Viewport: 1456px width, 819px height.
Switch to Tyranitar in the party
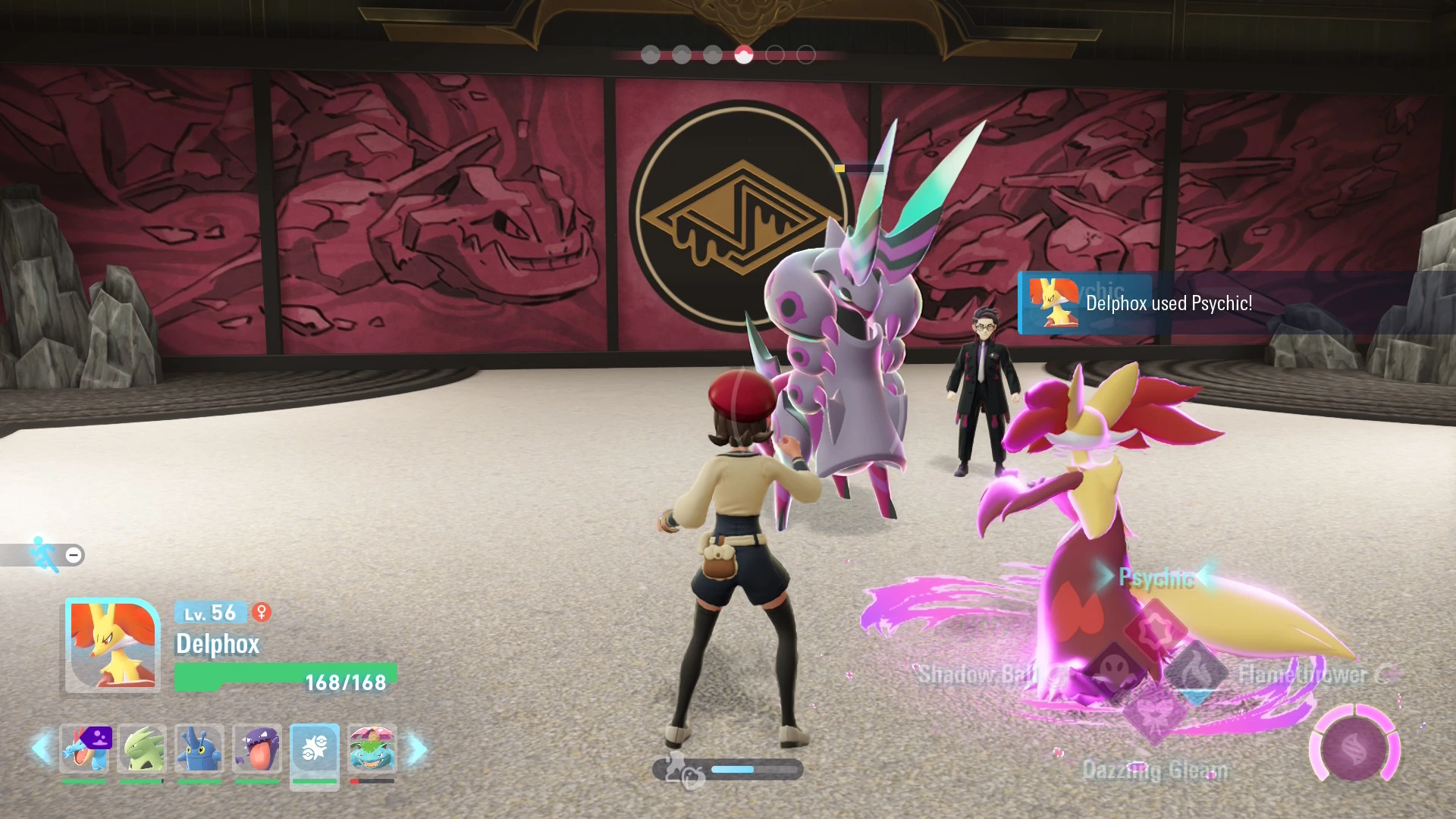pos(143,749)
